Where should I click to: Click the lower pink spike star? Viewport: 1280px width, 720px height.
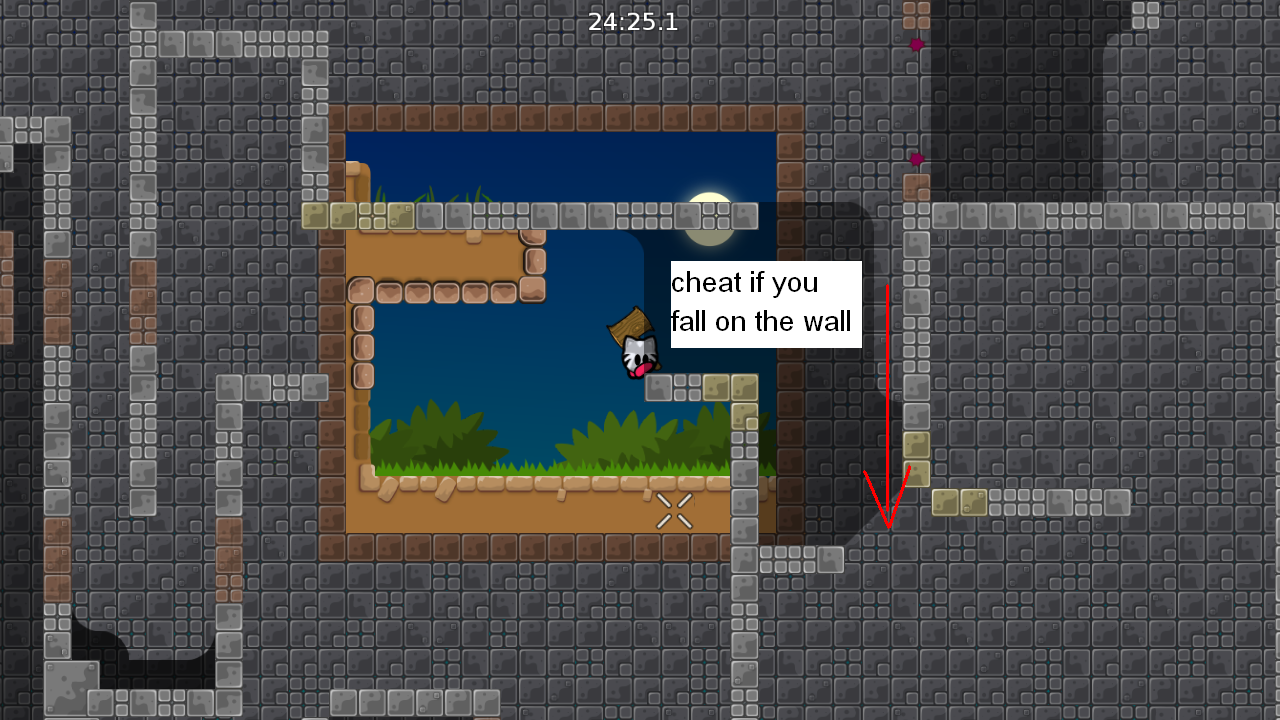coord(915,158)
